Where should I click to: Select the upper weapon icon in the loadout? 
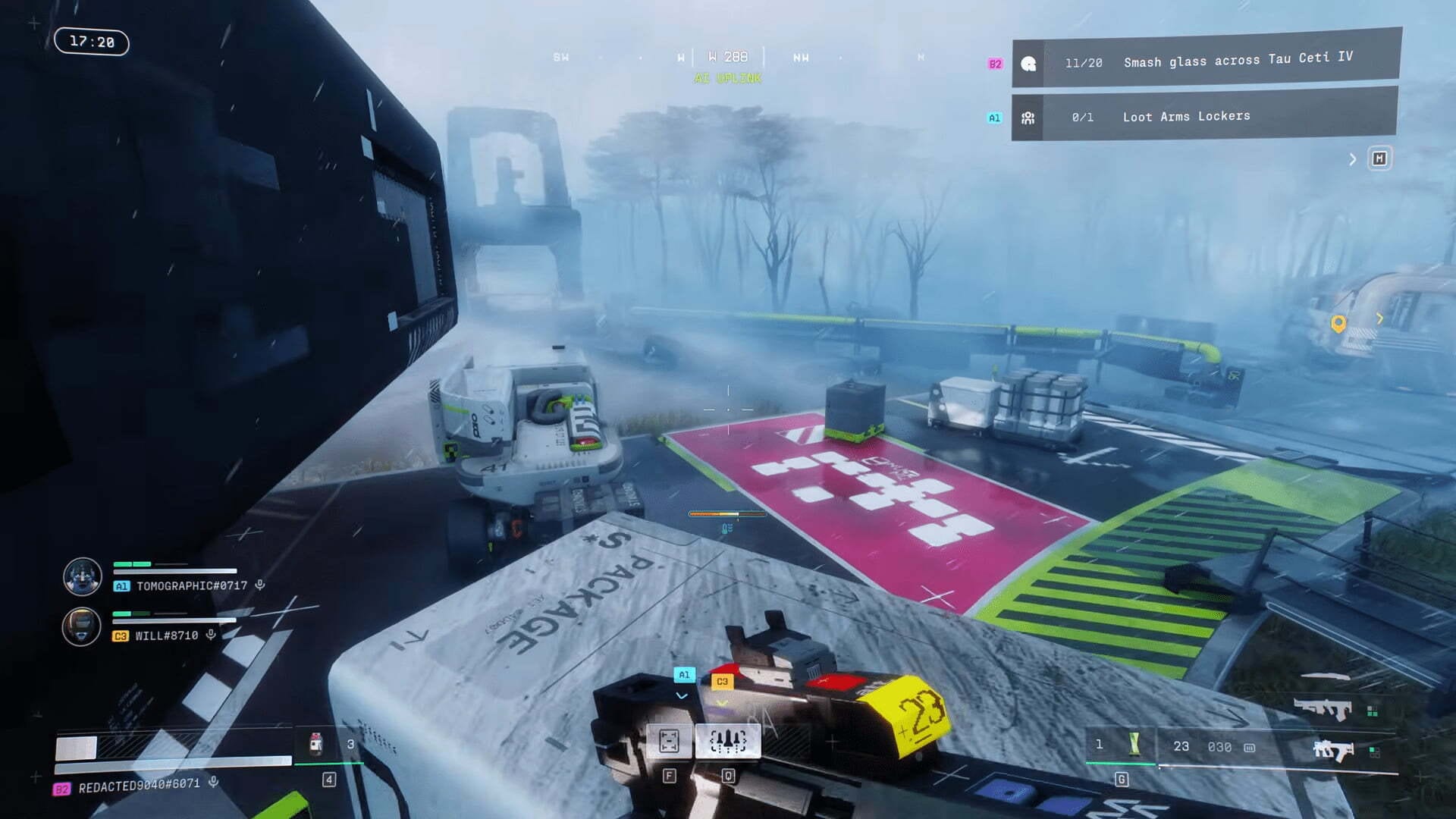click(x=1322, y=708)
